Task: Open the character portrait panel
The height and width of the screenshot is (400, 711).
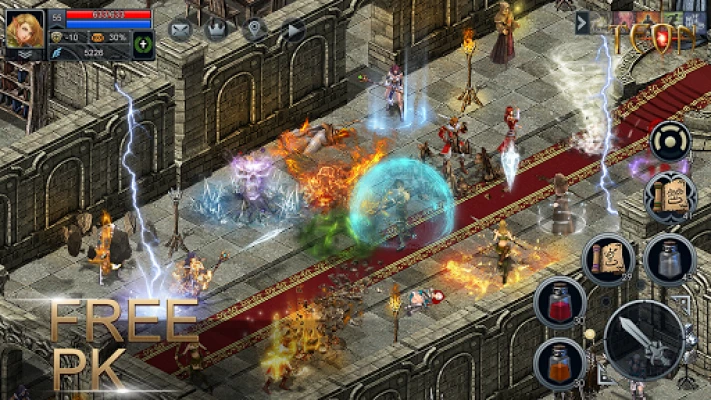Action: coord(24,32)
